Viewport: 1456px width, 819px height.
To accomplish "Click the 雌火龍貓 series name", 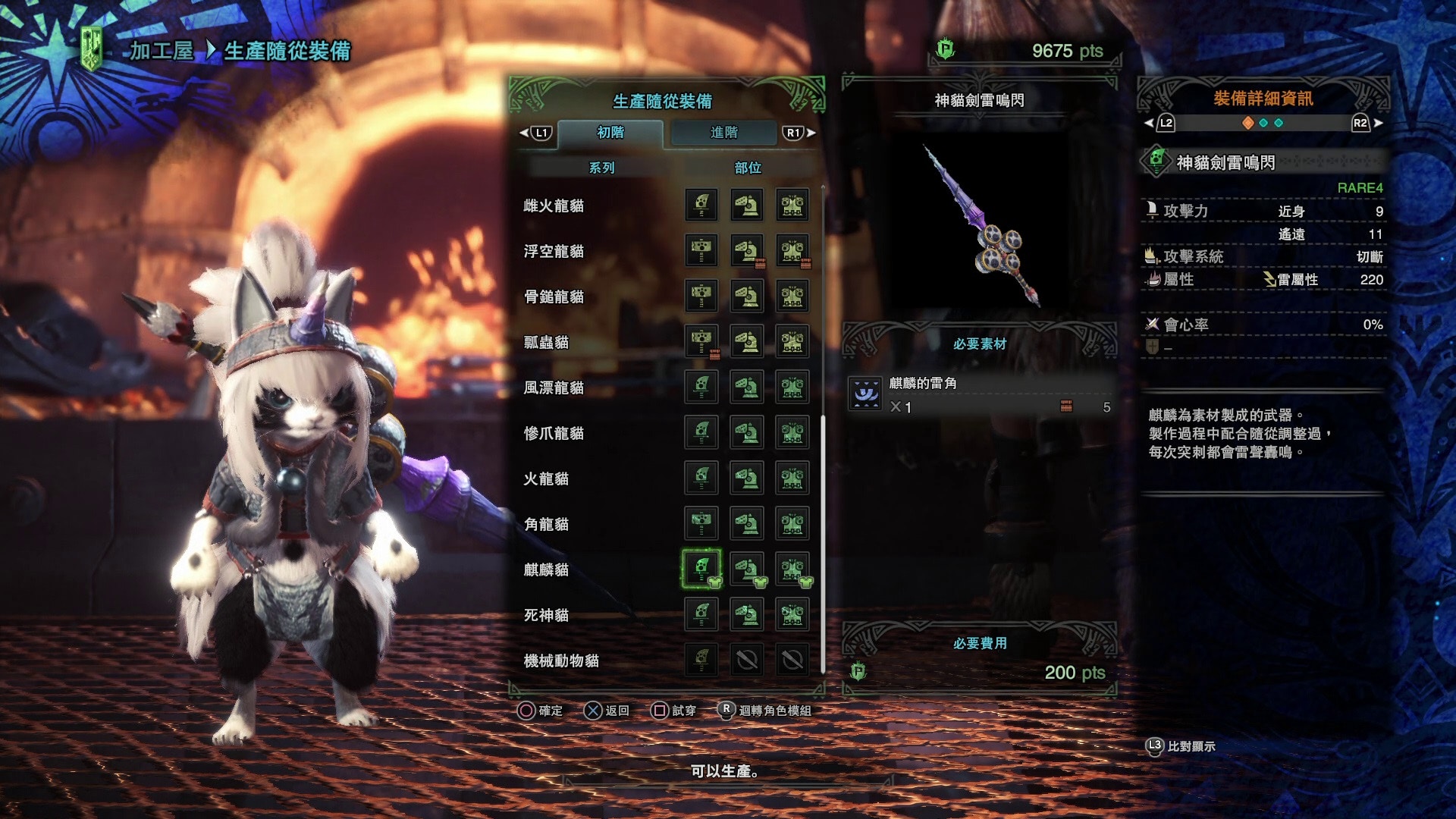I will coord(554,206).
